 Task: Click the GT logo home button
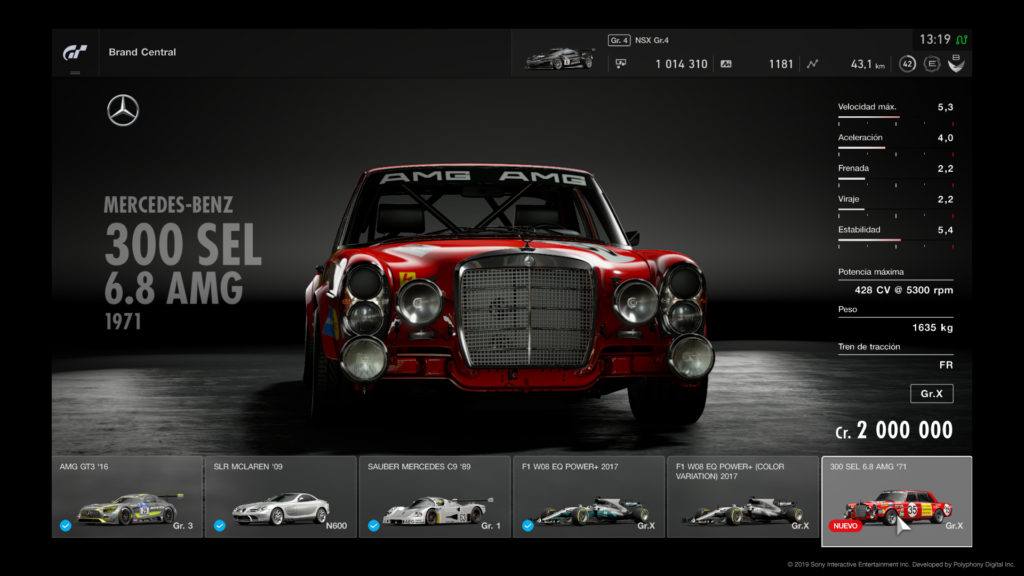click(x=75, y=52)
